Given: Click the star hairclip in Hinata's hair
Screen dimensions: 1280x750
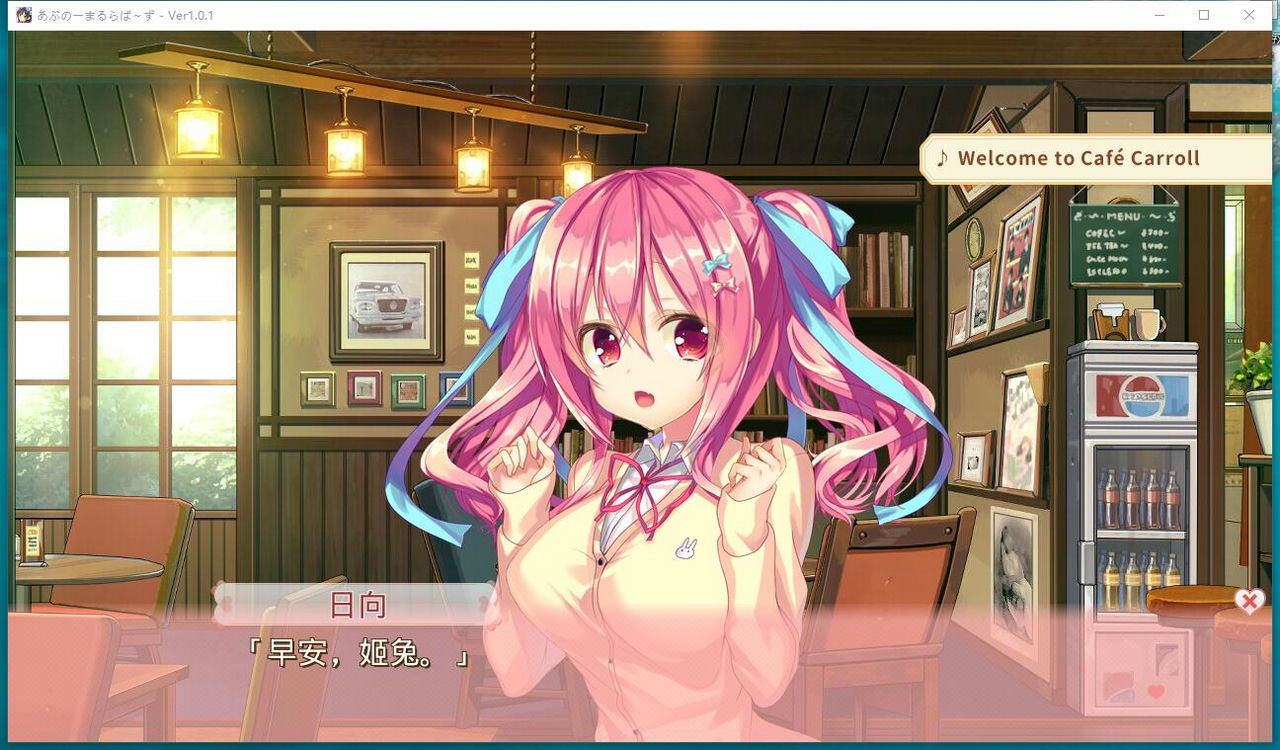Looking at the screenshot, I should click(729, 283).
